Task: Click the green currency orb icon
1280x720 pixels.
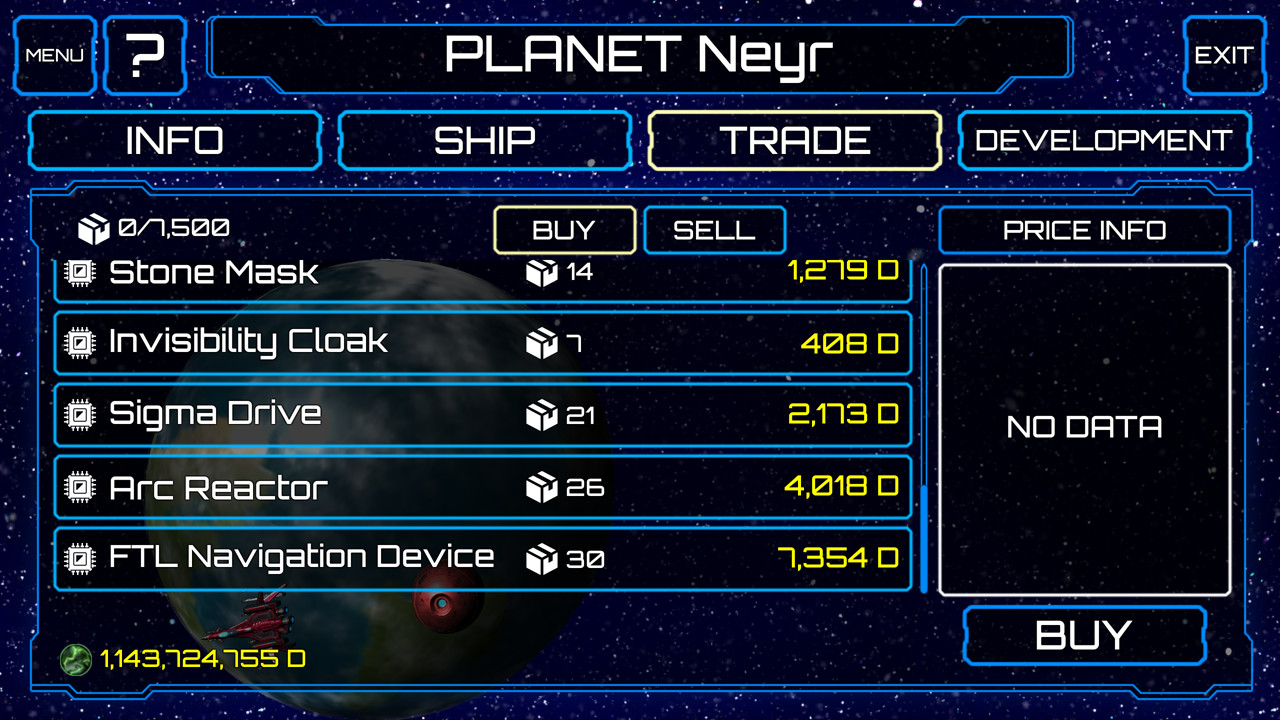Action: tap(75, 660)
